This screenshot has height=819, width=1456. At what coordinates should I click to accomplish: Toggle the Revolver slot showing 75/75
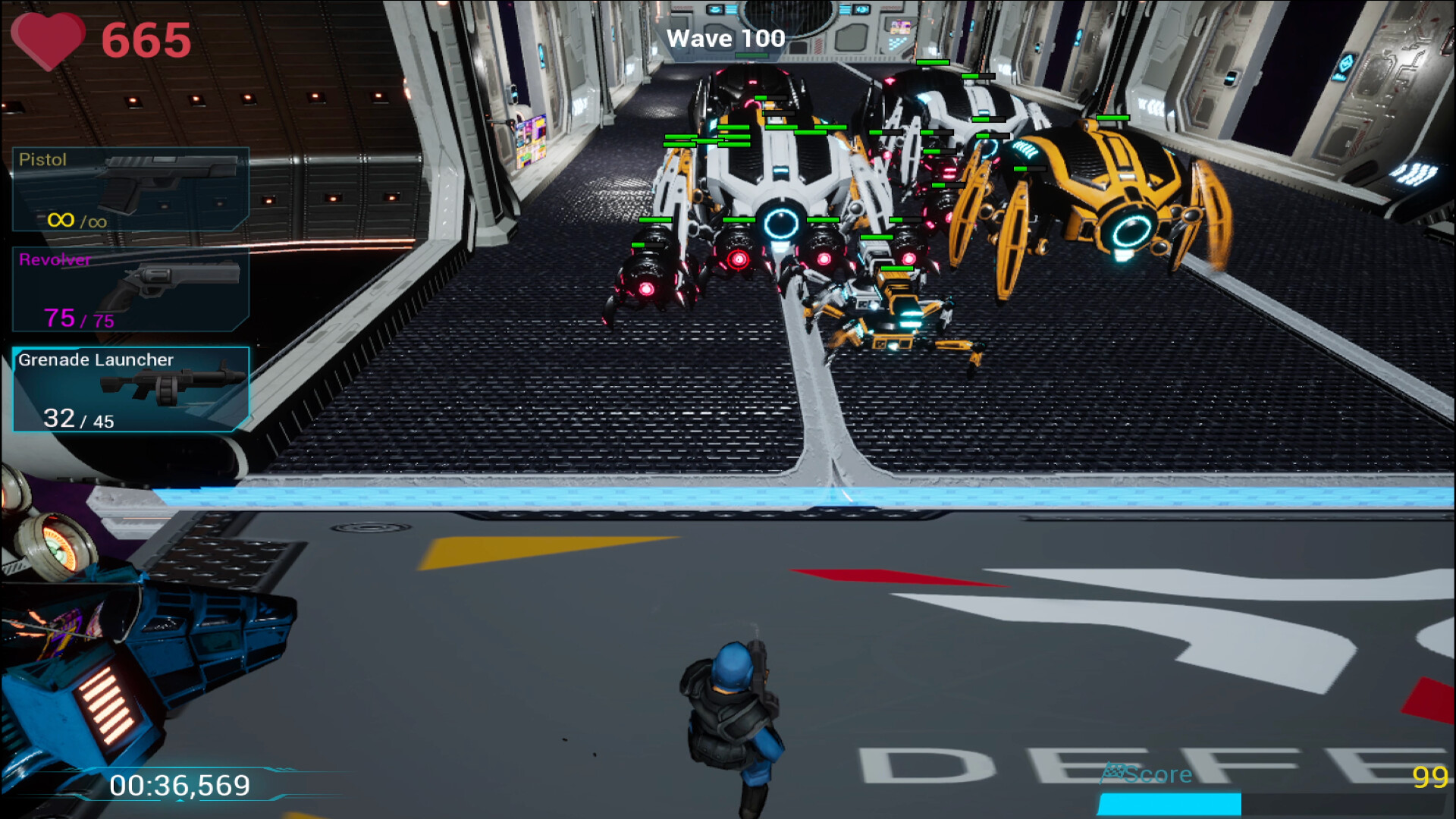tap(129, 288)
